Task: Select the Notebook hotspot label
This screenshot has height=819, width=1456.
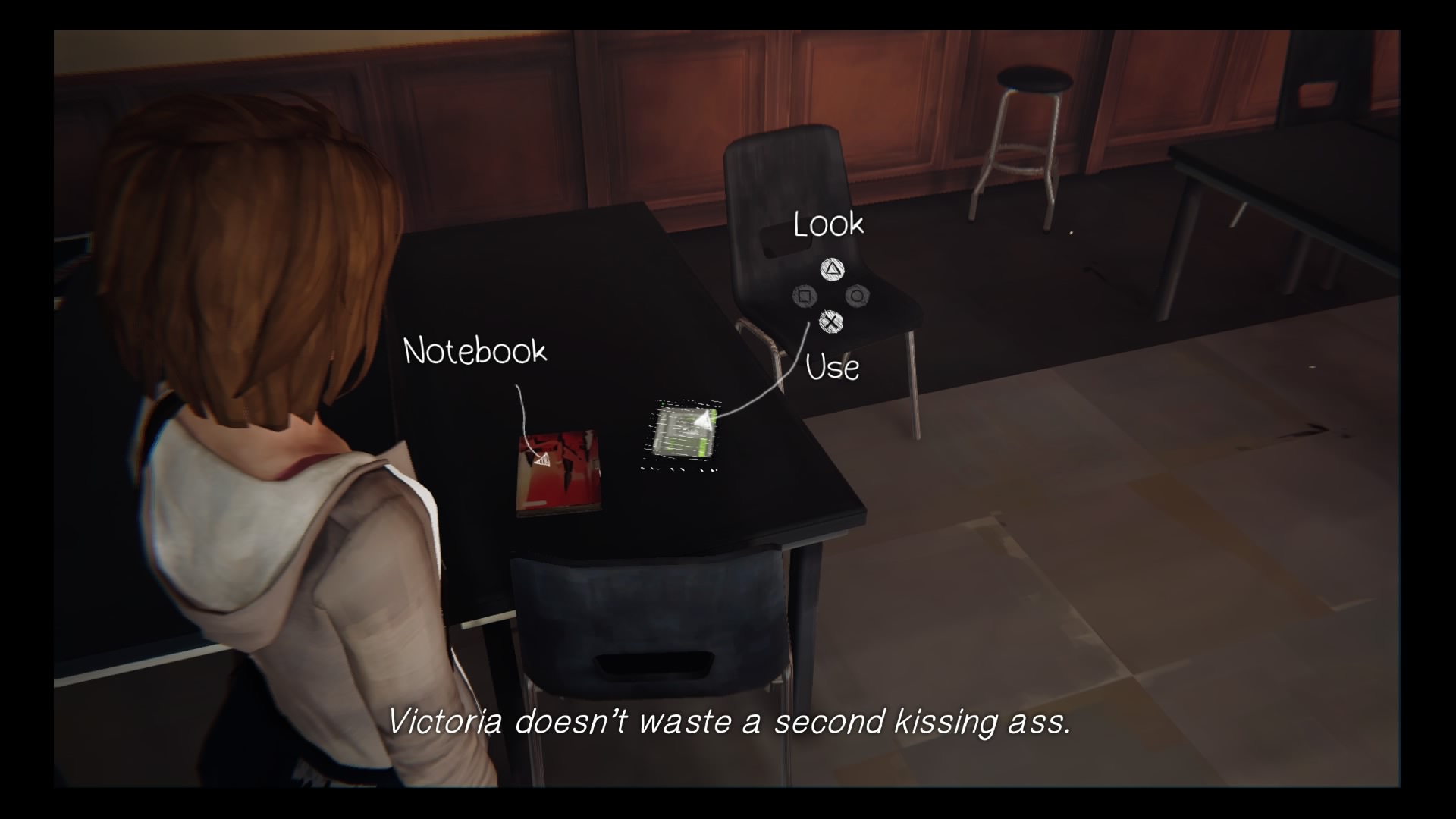Action: 475,351
